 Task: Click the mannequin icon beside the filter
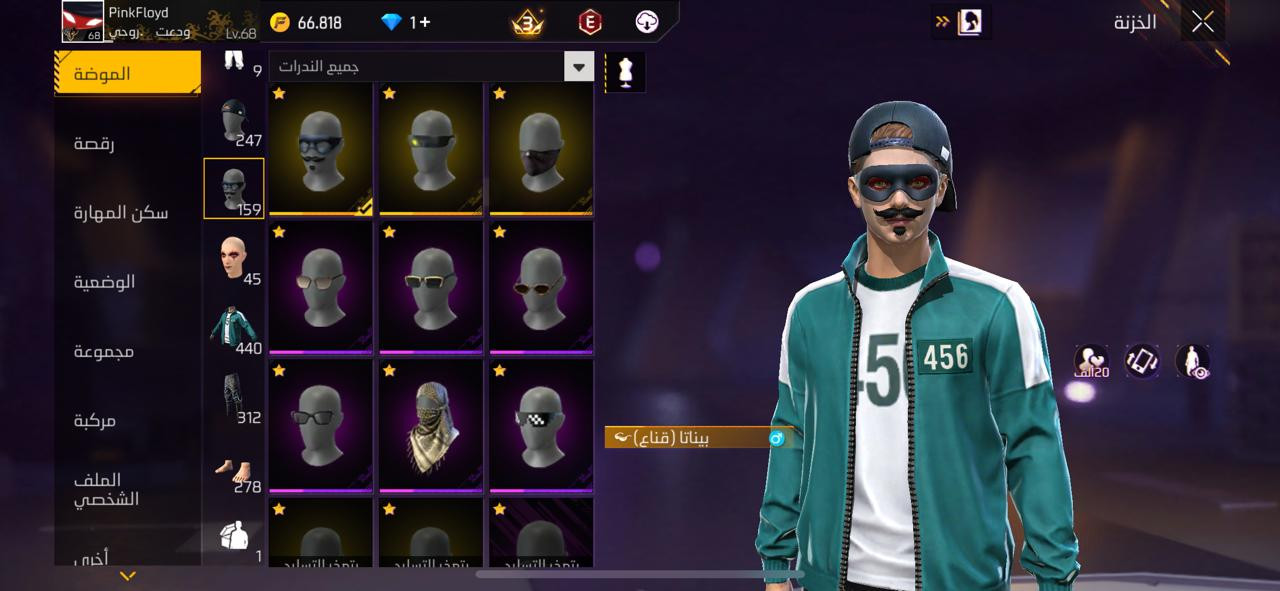(626, 73)
